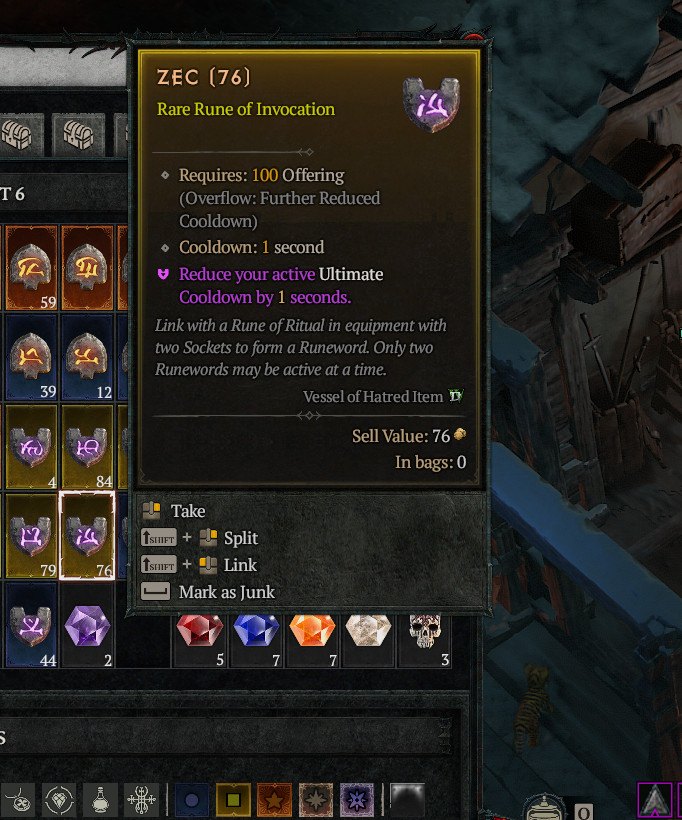682x820 pixels.
Task: Select the white diamond gem stack
Action: click(369, 631)
